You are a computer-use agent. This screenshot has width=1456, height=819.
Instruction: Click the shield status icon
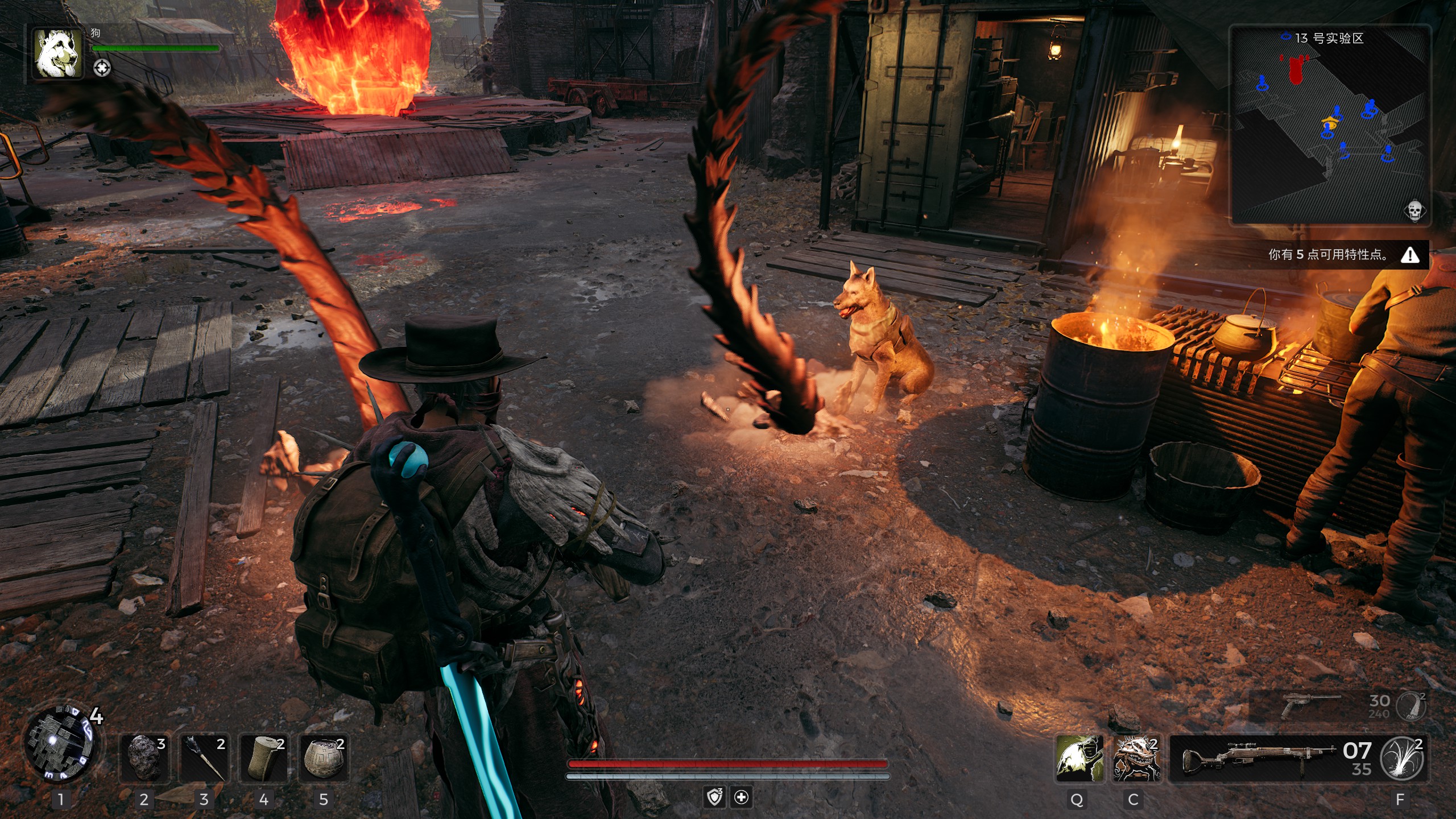tap(714, 797)
